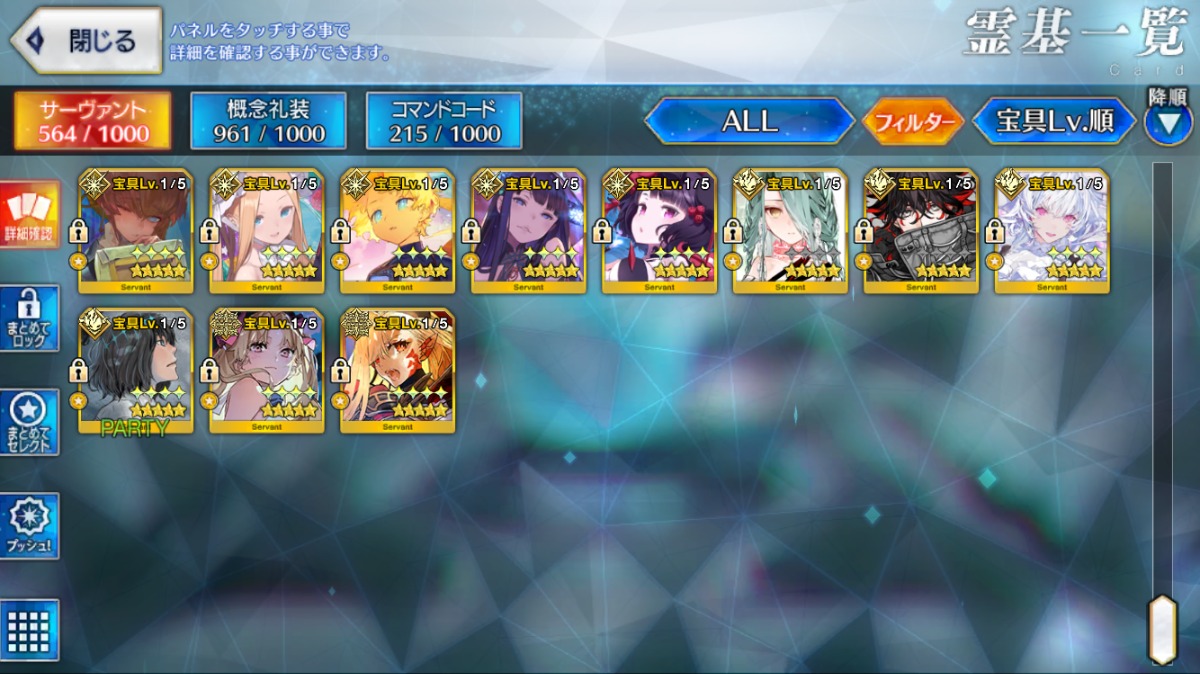Pick the red and black armored servant card
The height and width of the screenshot is (674, 1200).
pyautogui.click(x=920, y=231)
